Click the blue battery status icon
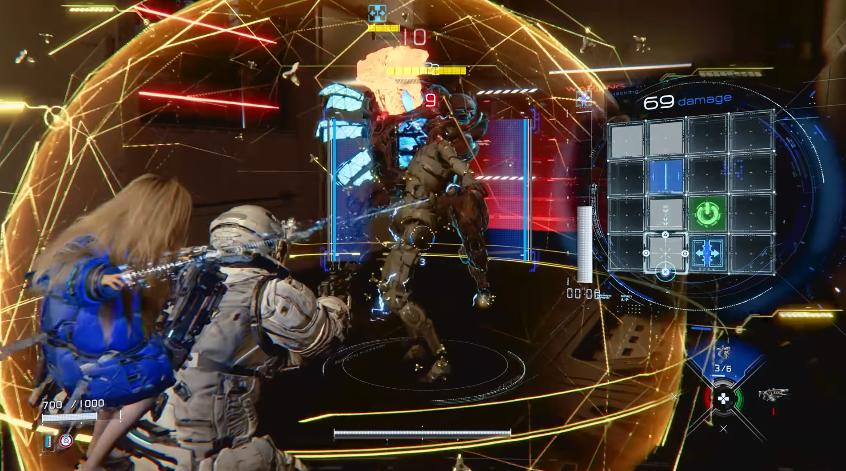Image resolution: width=846 pixels, height=471 pixels. click(49, 439)
